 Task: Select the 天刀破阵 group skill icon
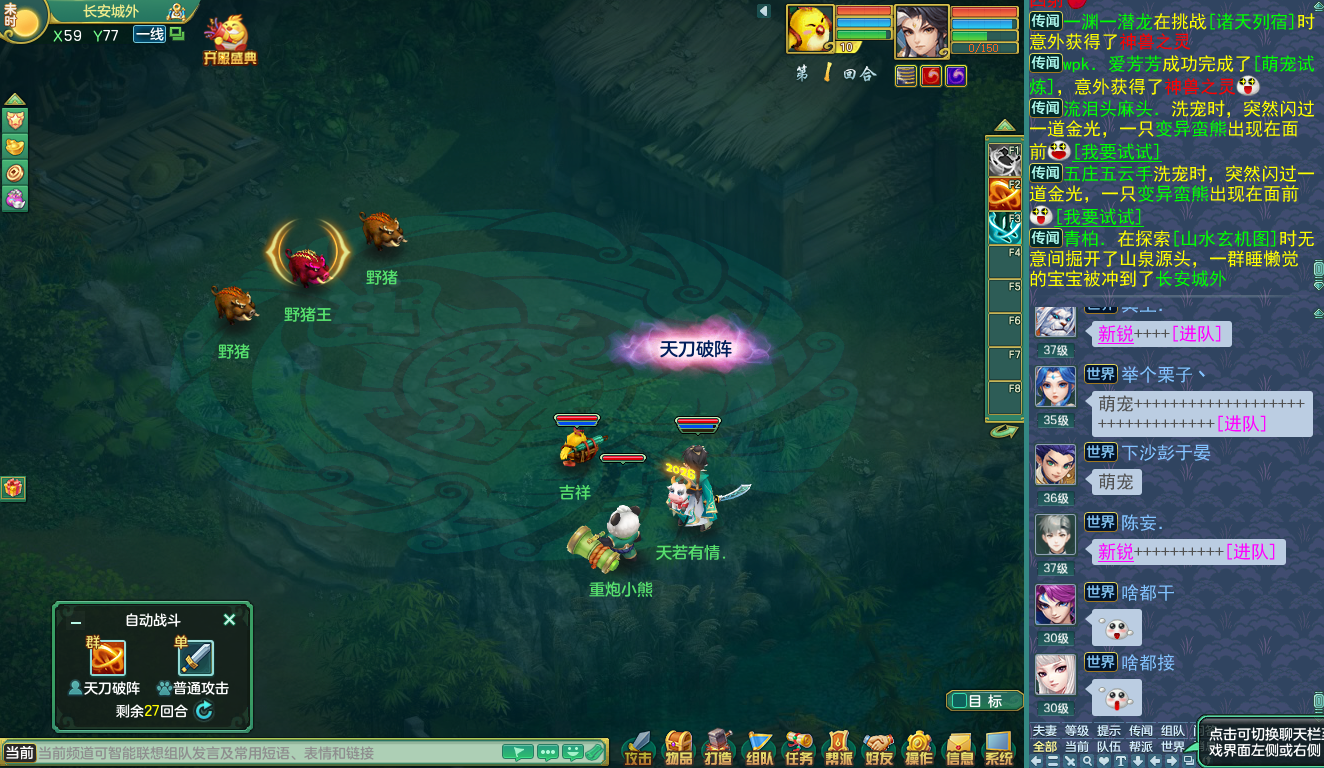point(107,658)
